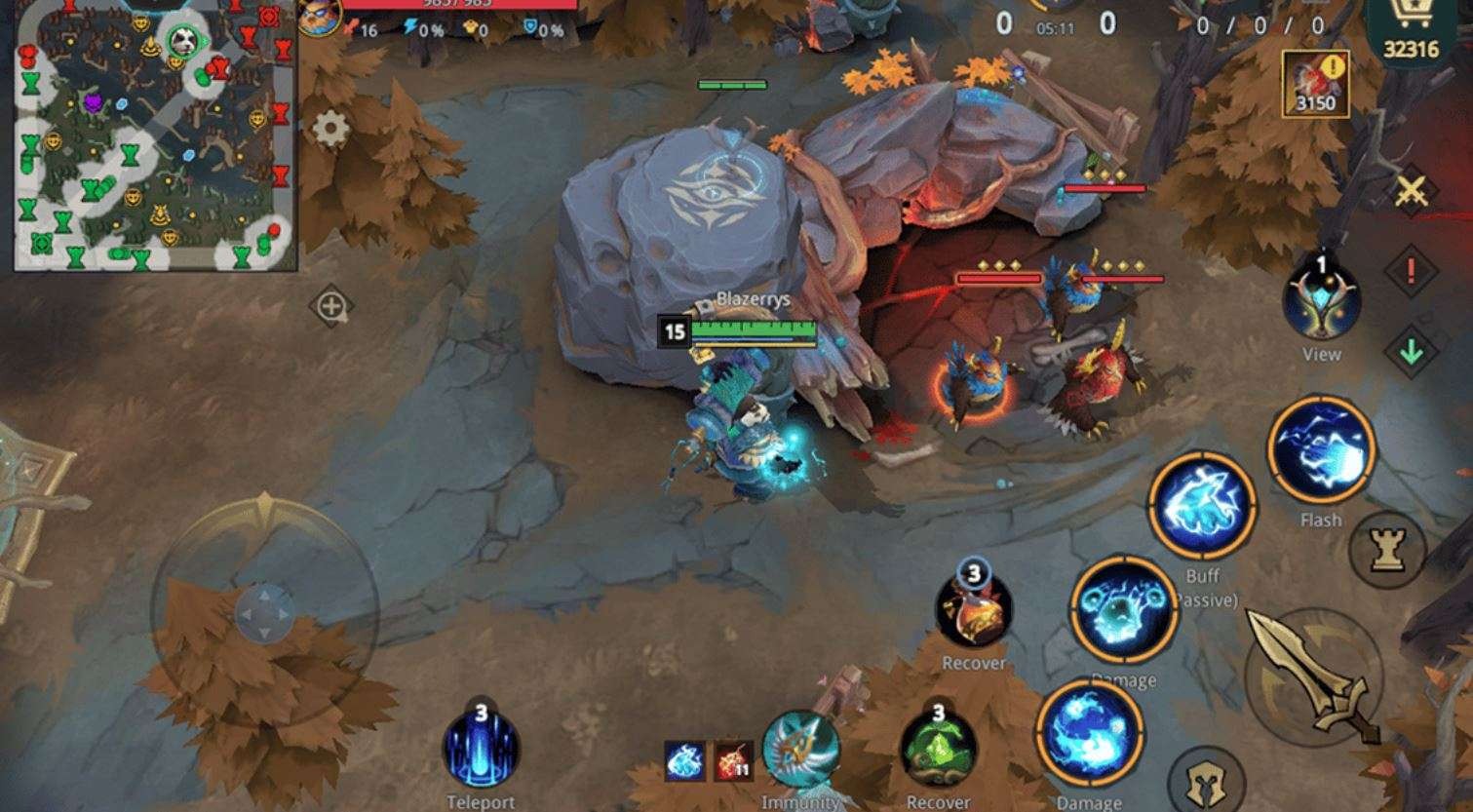1473x812 pixels.
Task: Tap the helmet hero-target button
Action: pos(1204,781)
